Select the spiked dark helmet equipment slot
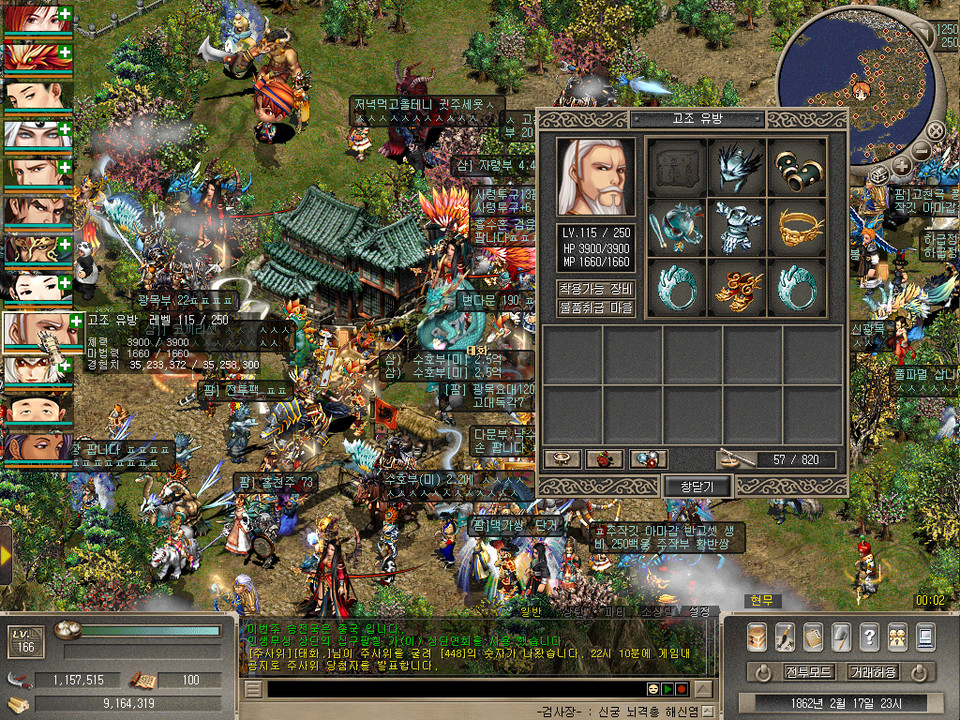 [x=736, y=167]
